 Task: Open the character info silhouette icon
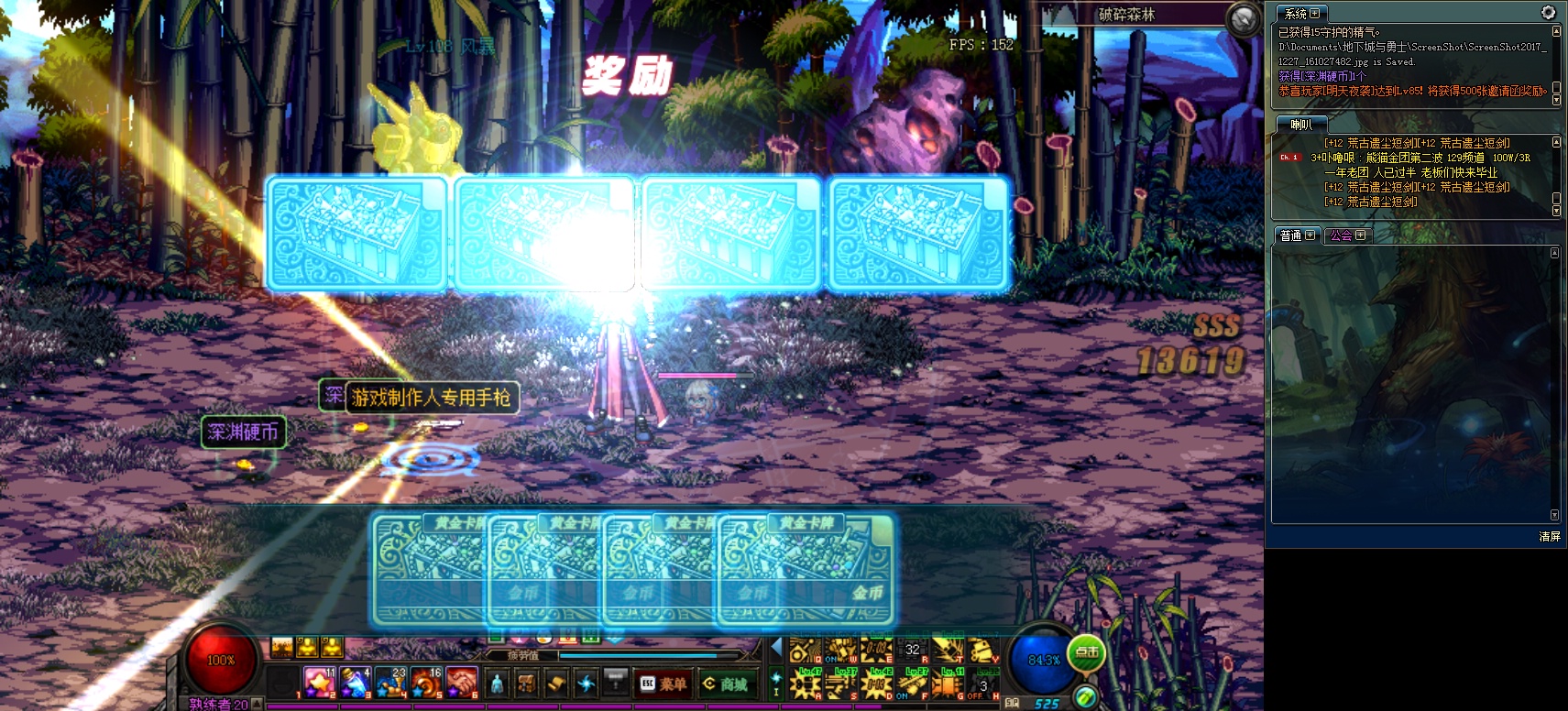pyautogui.click(x=497, y=684)
